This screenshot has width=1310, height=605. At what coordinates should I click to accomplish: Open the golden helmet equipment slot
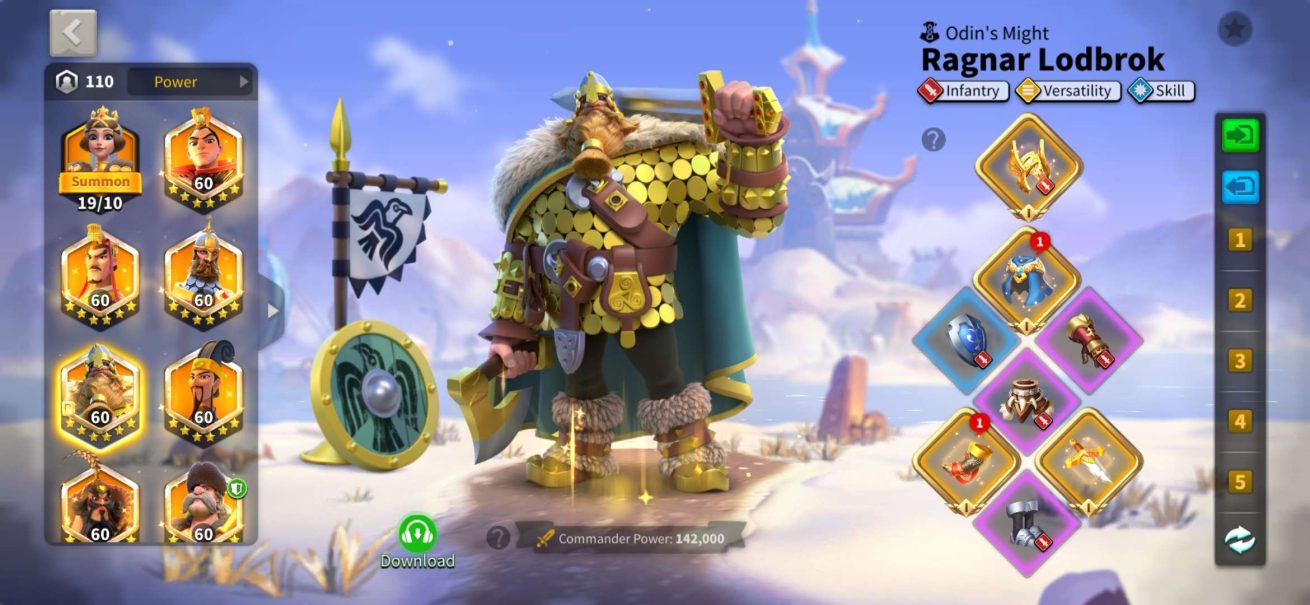tap(1028, 166)
